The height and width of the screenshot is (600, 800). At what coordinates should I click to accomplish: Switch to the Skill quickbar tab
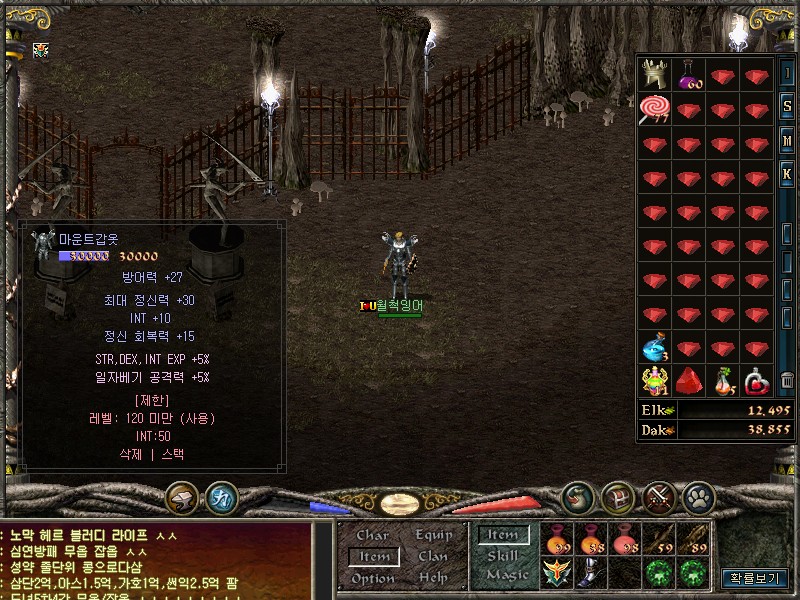501,556
